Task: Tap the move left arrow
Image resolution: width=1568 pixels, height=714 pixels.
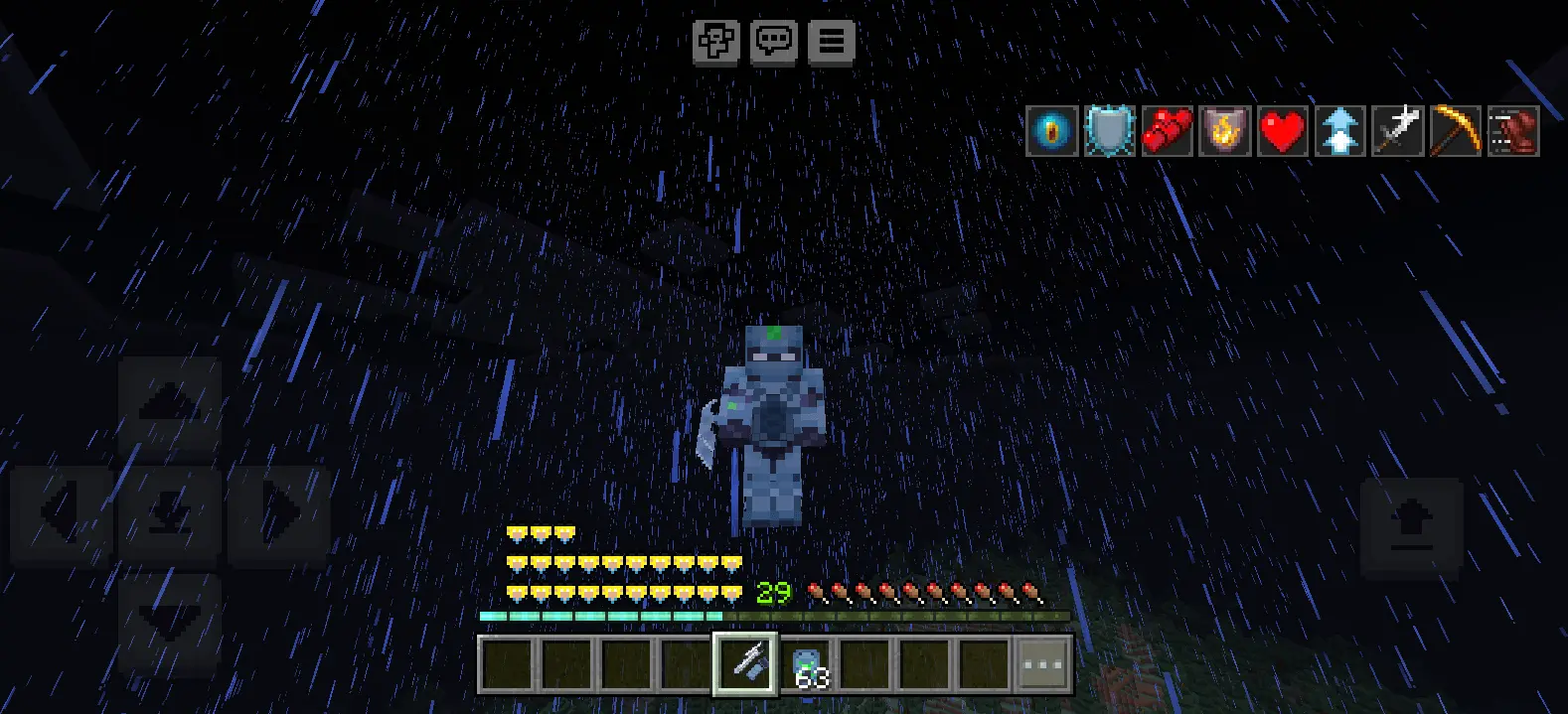Action: click(x=61, y=513)
